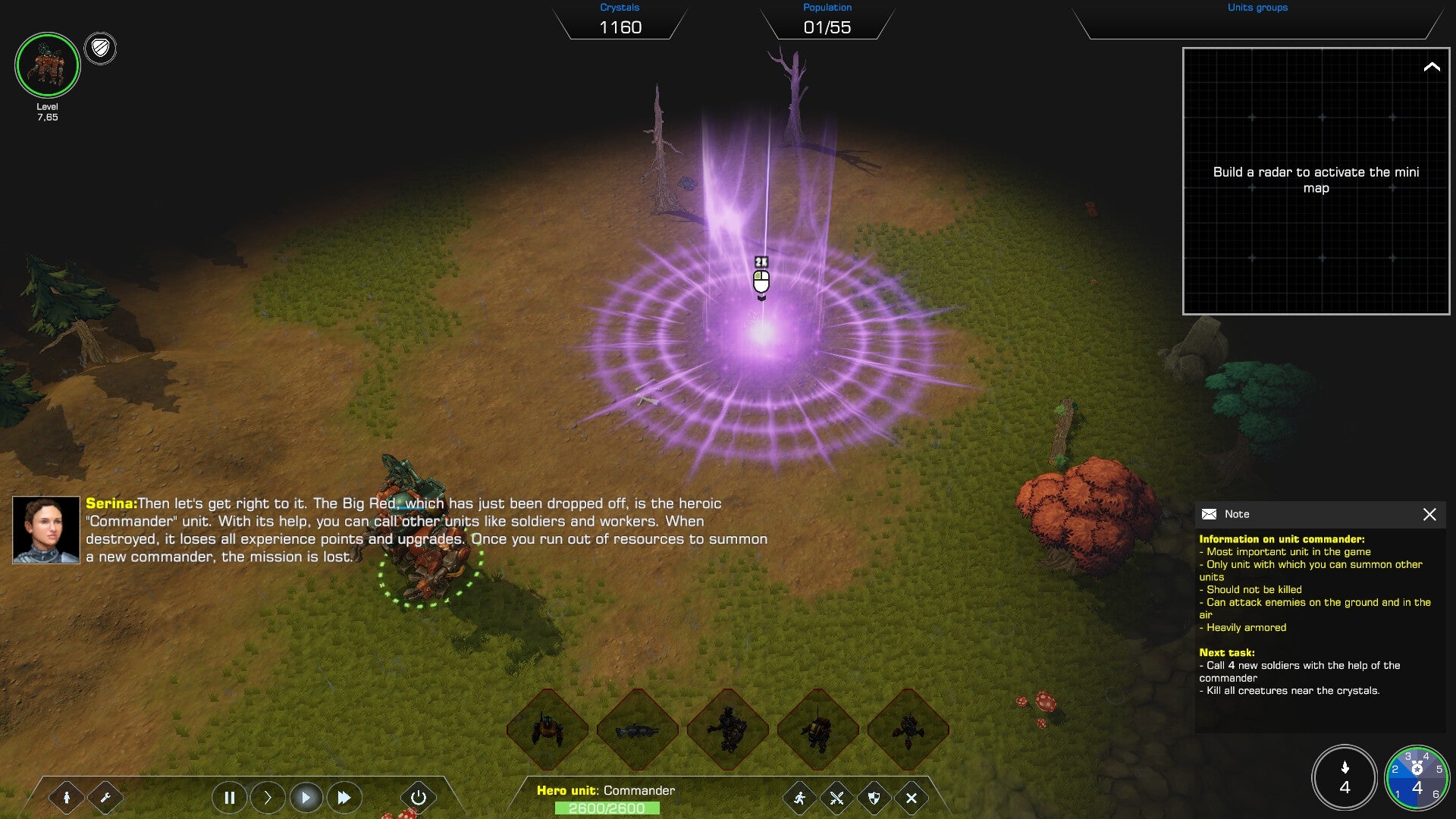Screen dimensions: 1456x819
Task: Switch back to normal play speed
Action: click(x=306, y=798)
